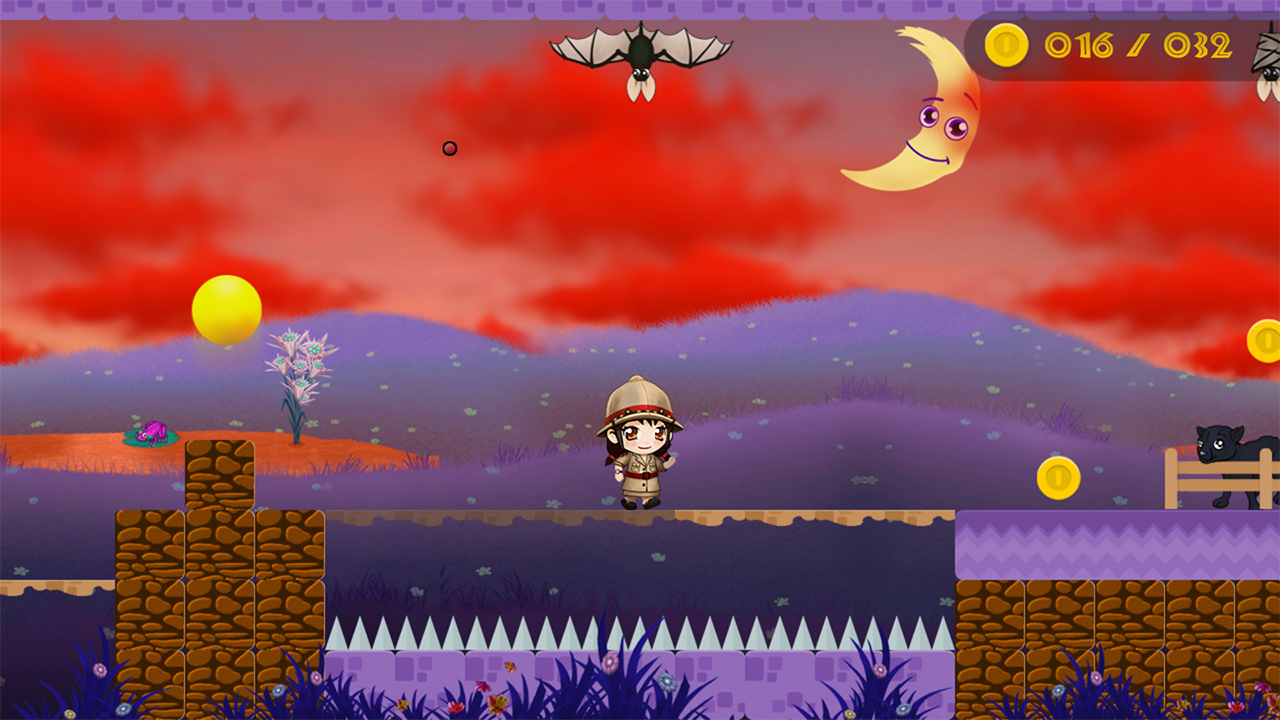1280x720 pixels.
Task: Click the small black projectile in the sky
Action: (447, 148)
